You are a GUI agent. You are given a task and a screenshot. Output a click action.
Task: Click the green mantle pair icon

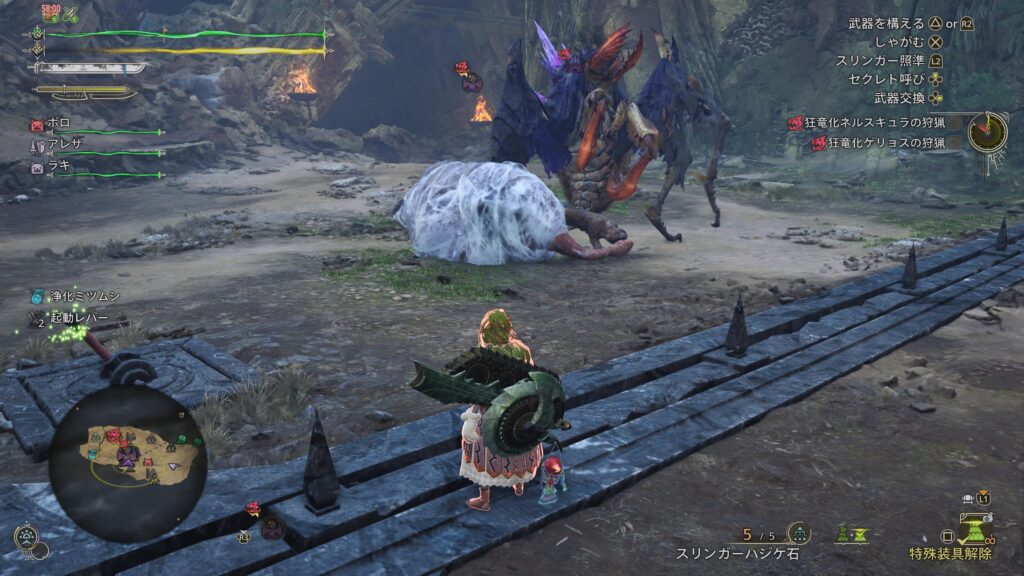click(852, 535)
